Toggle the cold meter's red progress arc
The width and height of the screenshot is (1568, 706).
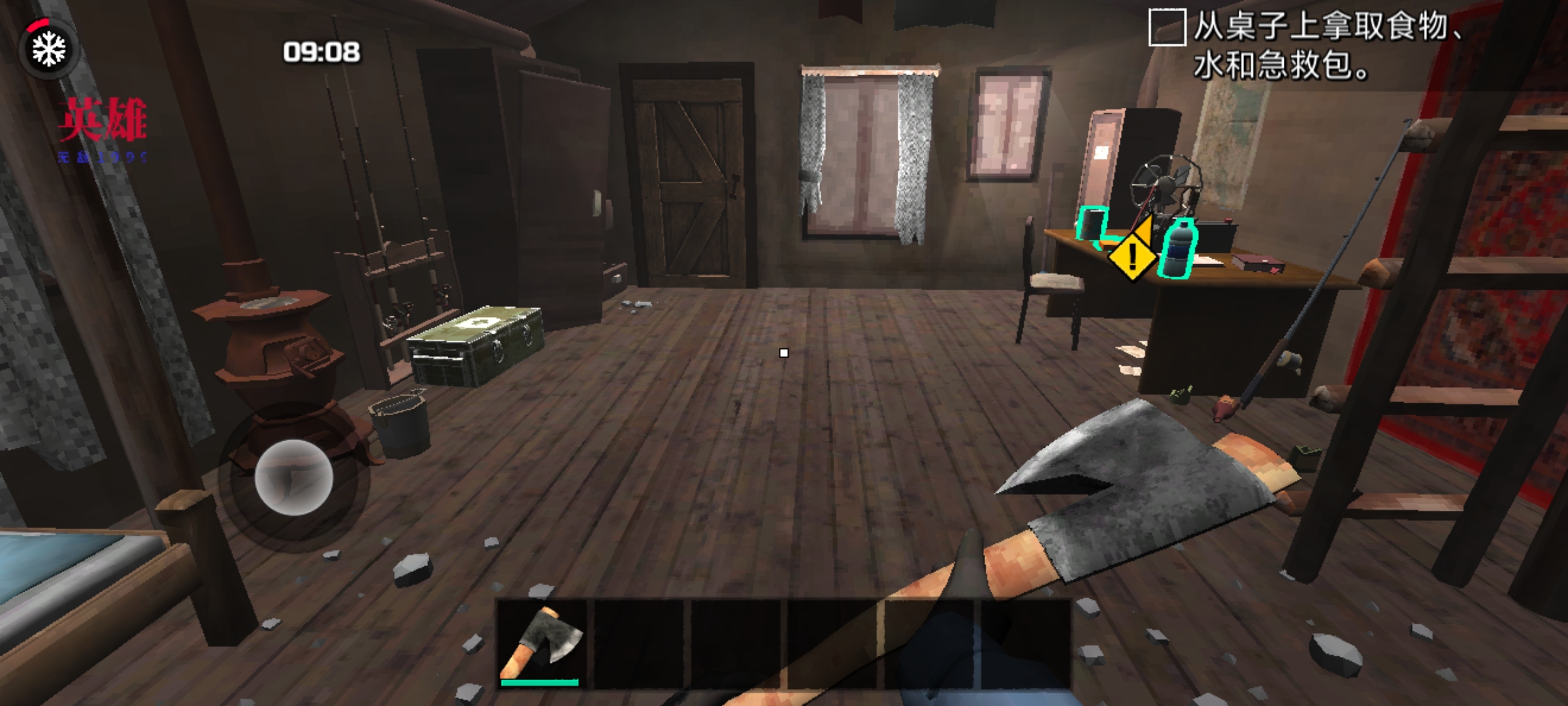click(x=39, y=25)
